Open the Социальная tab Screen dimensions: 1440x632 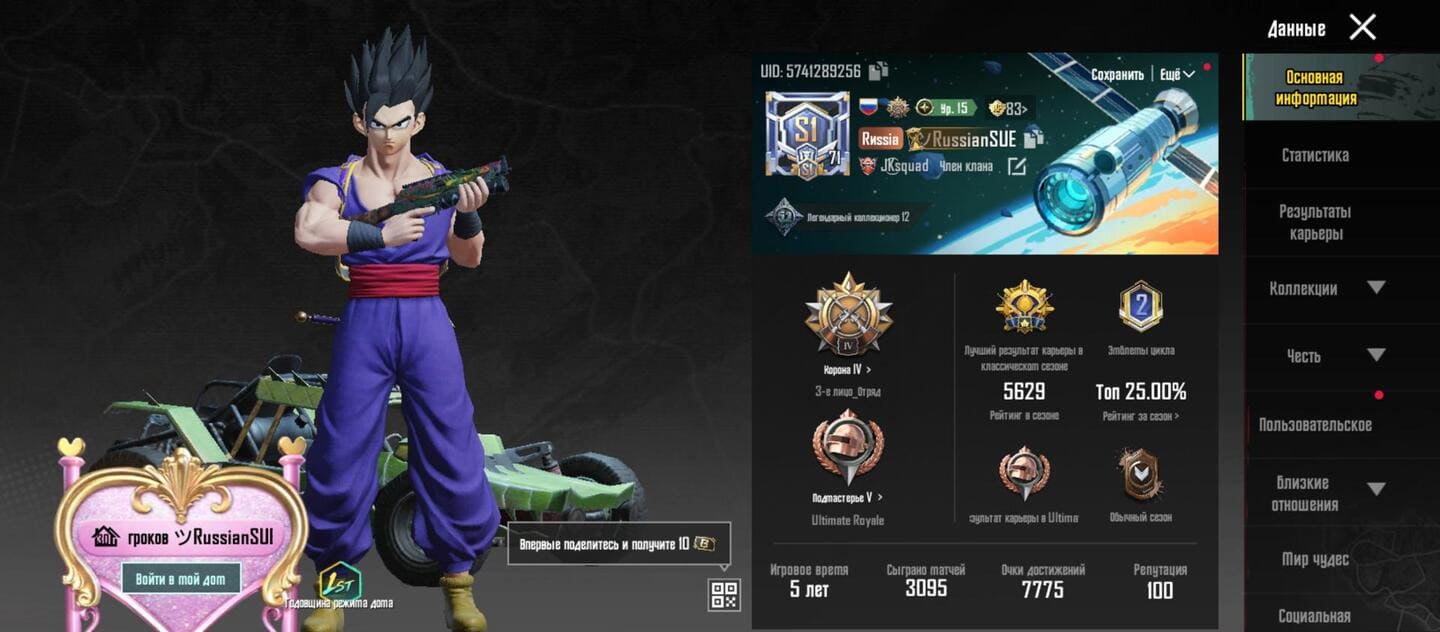click(1315, 616)
